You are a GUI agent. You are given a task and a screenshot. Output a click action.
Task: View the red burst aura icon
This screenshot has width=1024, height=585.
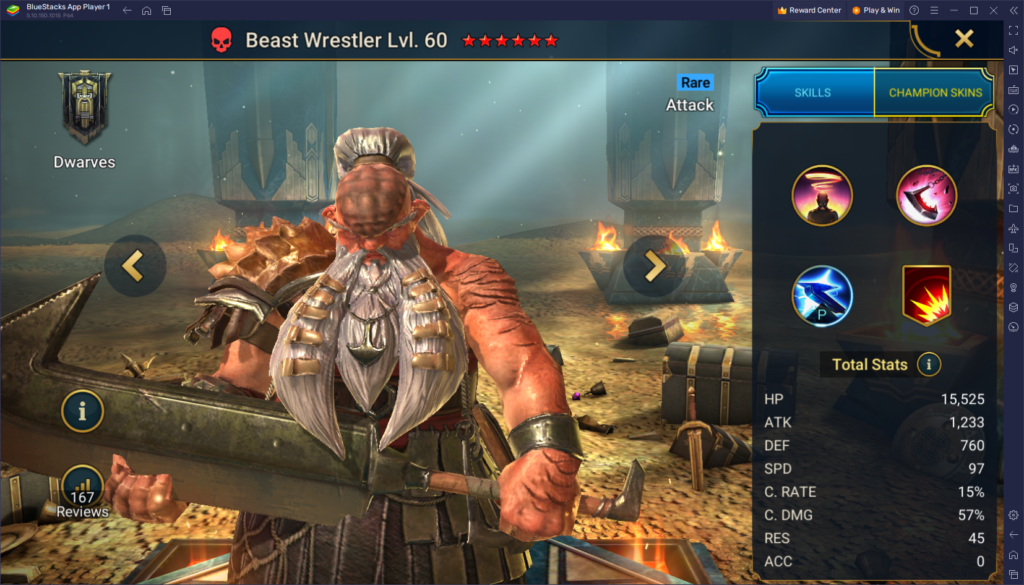[926, 296]
